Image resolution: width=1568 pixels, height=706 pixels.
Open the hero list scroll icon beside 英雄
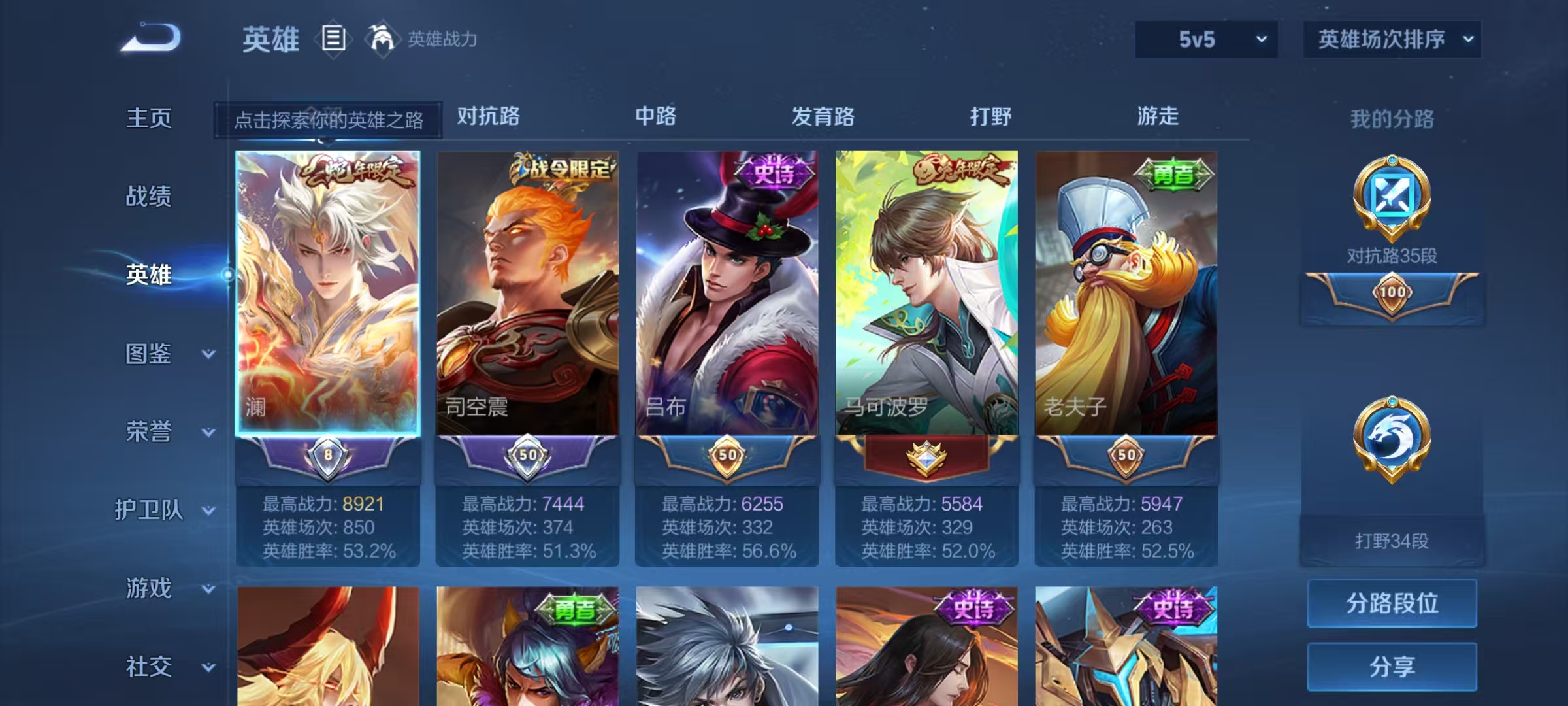pyautogui.click(x=333, y=39)
